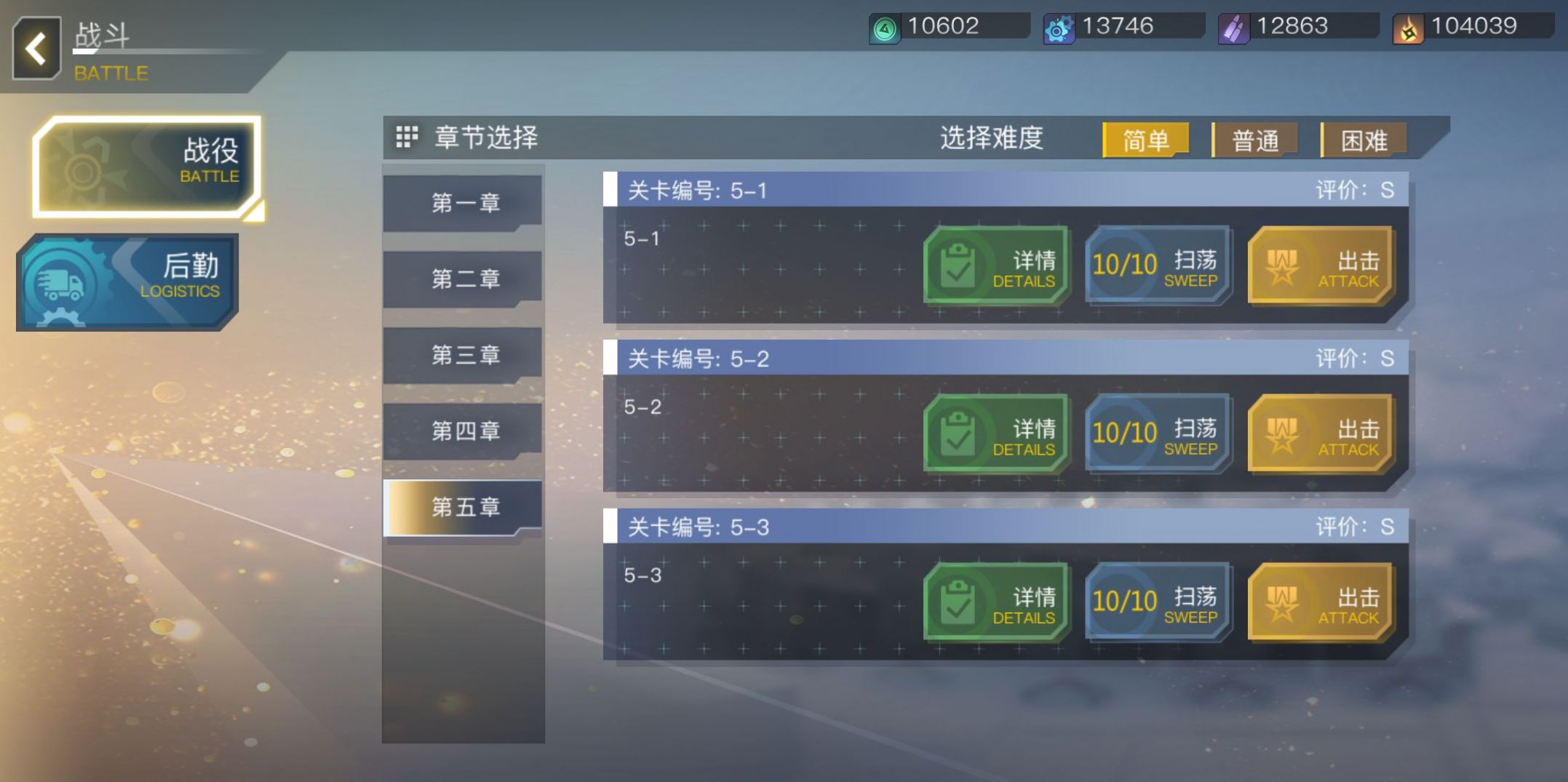Viewport: 1568px width, 782px height.
Task: Enable 困难 hard difficulty
Action: [x=1364, y=138]
